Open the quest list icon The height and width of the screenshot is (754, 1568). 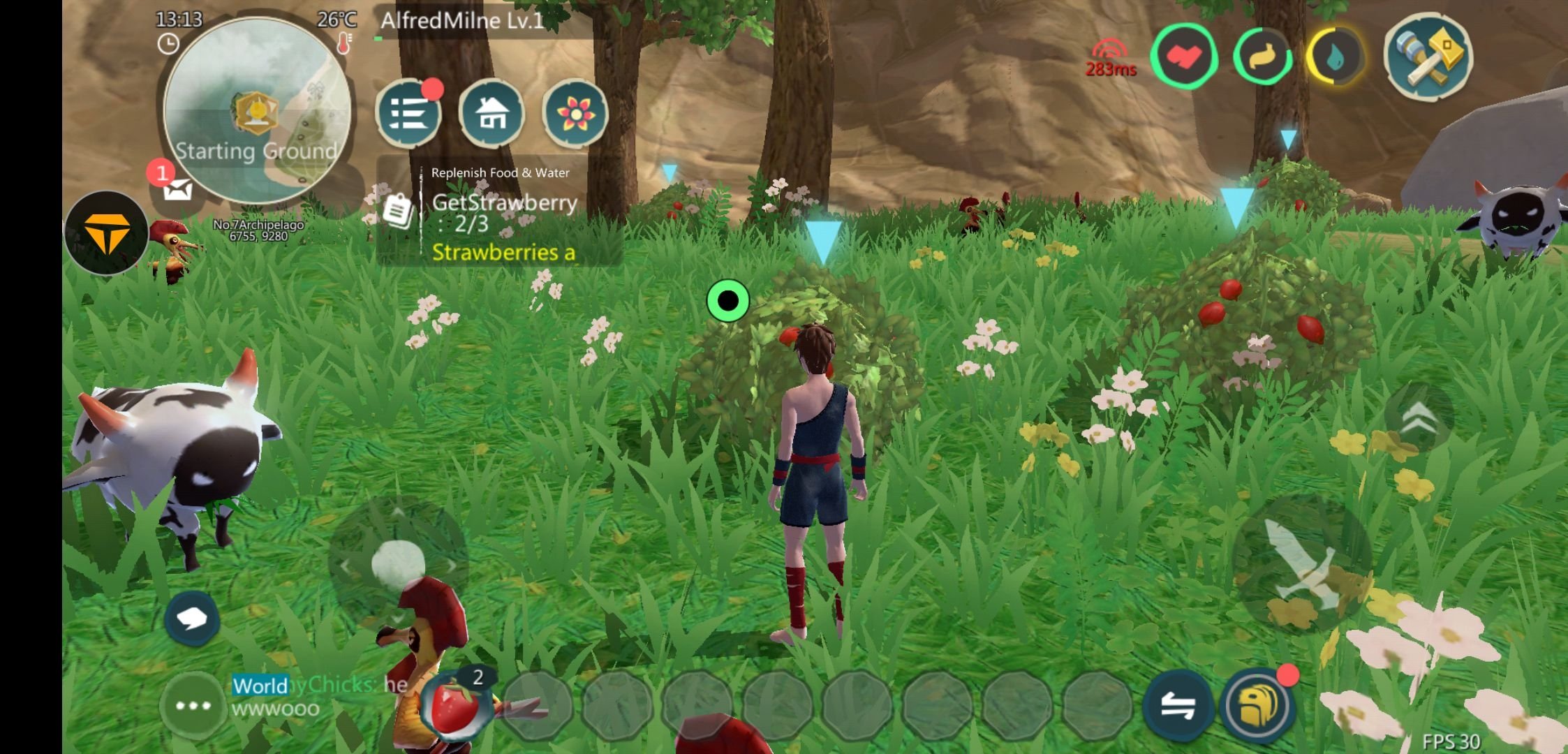coord(408,113)
